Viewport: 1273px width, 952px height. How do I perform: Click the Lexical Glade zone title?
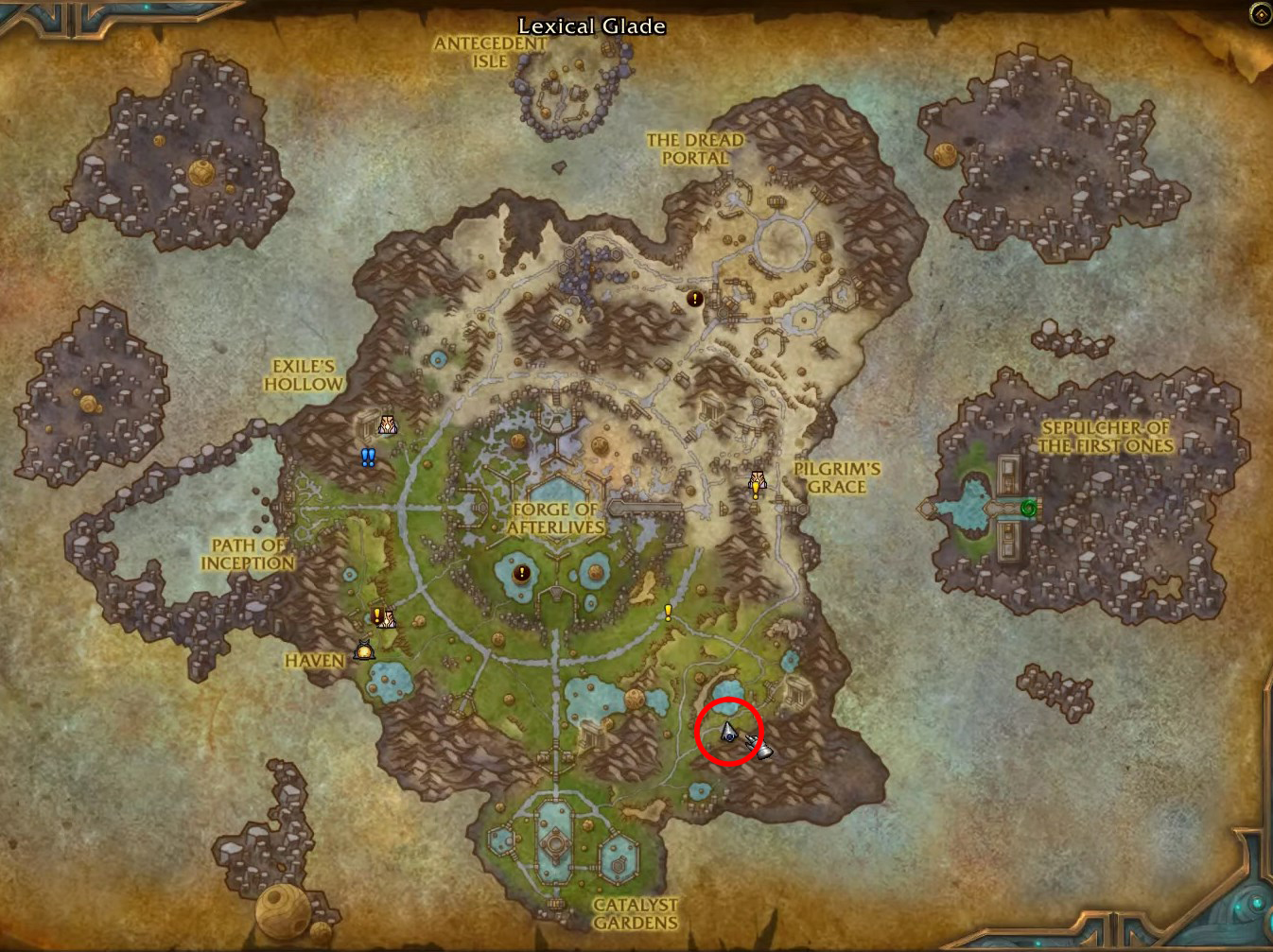(x=592, y=26)
